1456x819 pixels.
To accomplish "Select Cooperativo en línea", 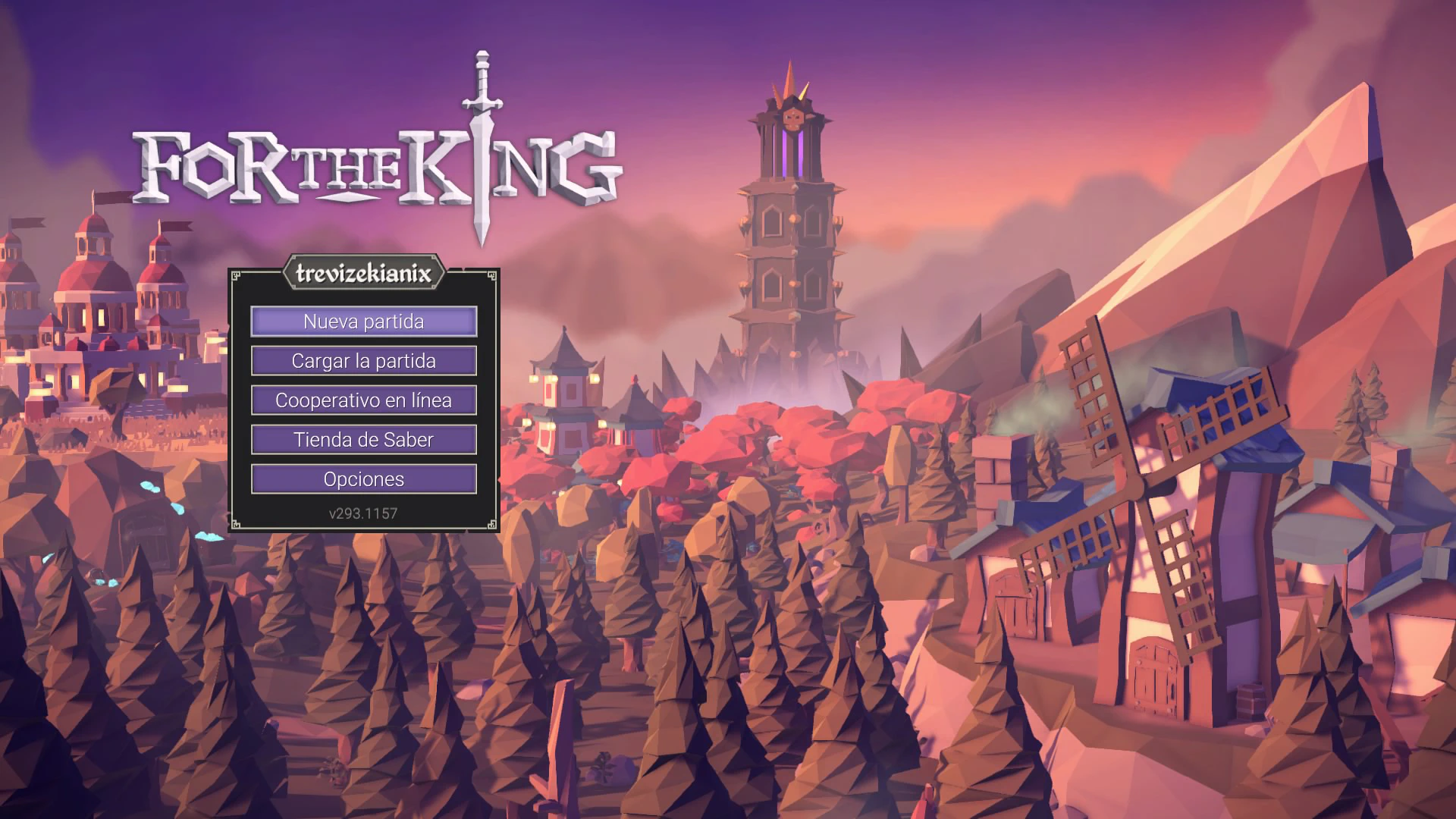I will click(363, 400).
